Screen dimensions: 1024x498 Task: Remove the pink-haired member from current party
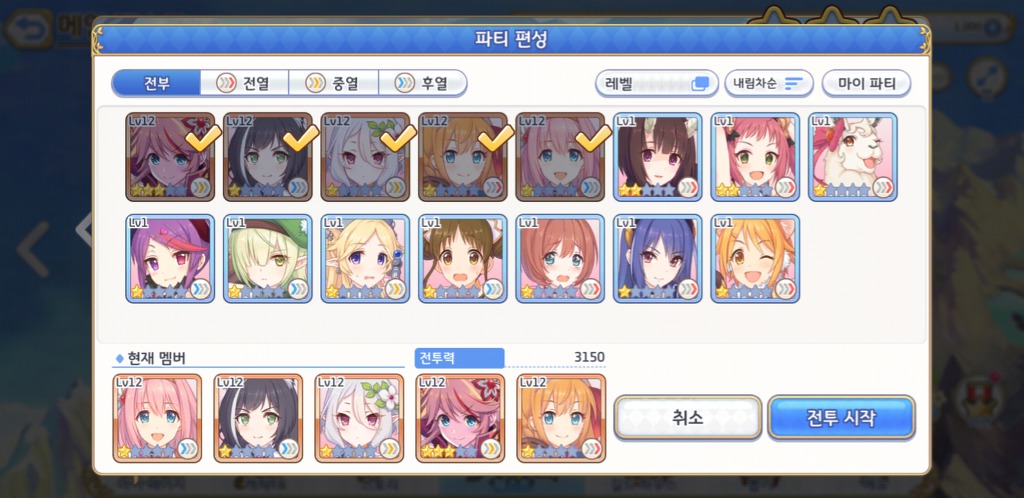tap(158, 418)
